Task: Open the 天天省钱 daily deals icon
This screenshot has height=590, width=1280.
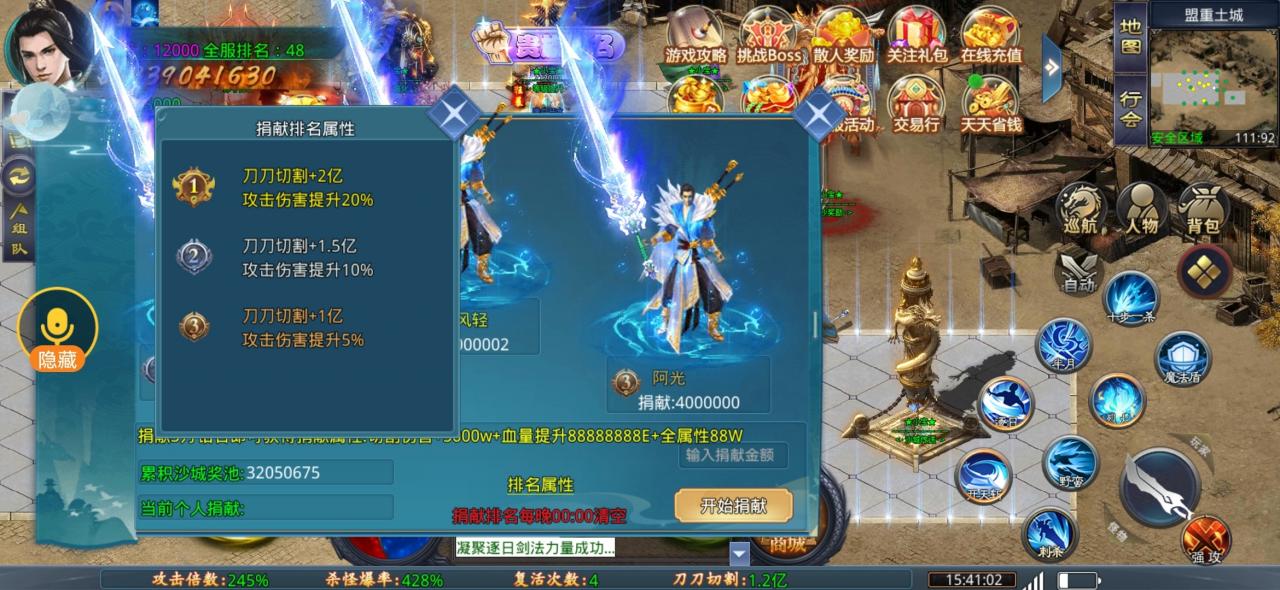Action: [991, 106]
